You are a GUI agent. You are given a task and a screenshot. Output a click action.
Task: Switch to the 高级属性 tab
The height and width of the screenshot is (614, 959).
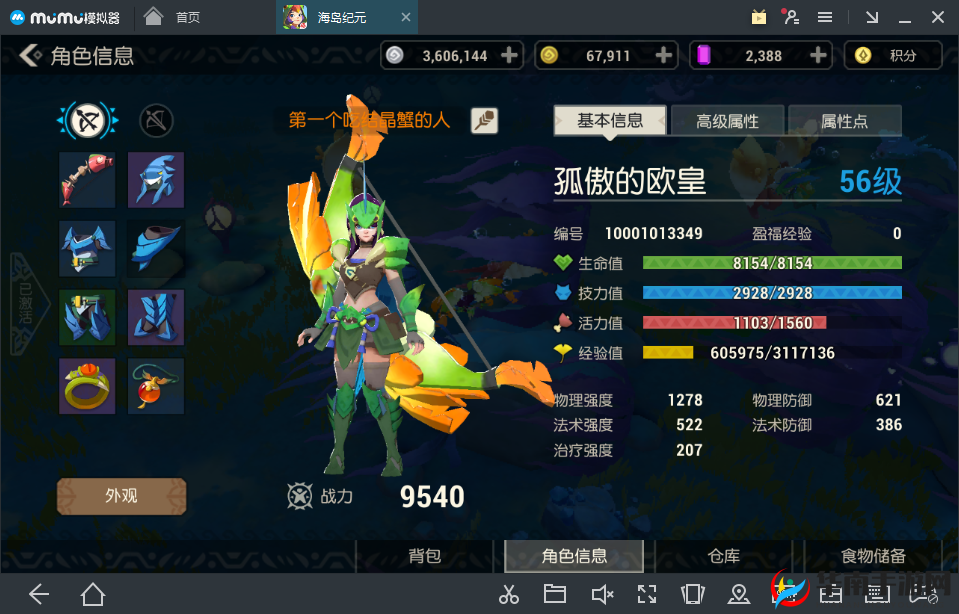[727, 122]
